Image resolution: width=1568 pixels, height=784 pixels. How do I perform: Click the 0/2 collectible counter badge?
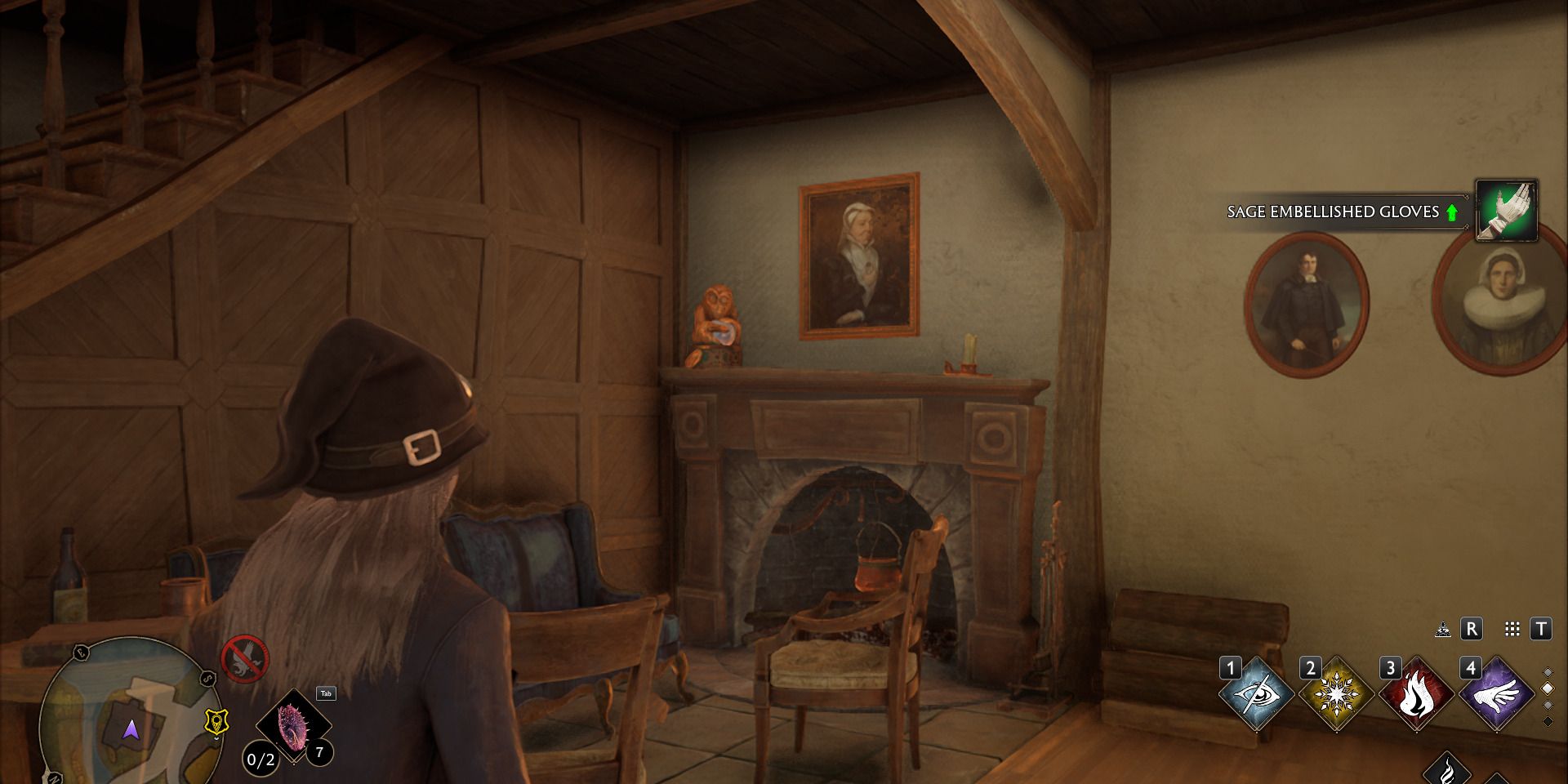260,759
